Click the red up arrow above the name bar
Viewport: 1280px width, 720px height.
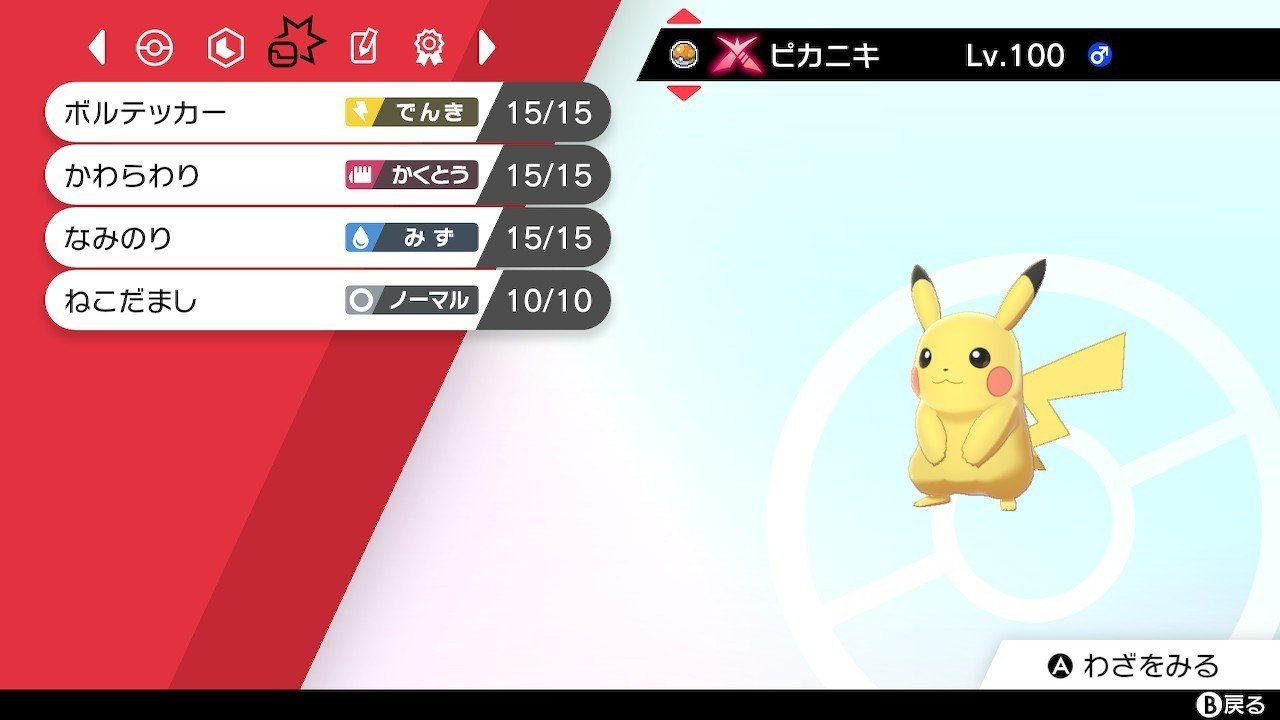pyautogui.click(x=684, y=15)
